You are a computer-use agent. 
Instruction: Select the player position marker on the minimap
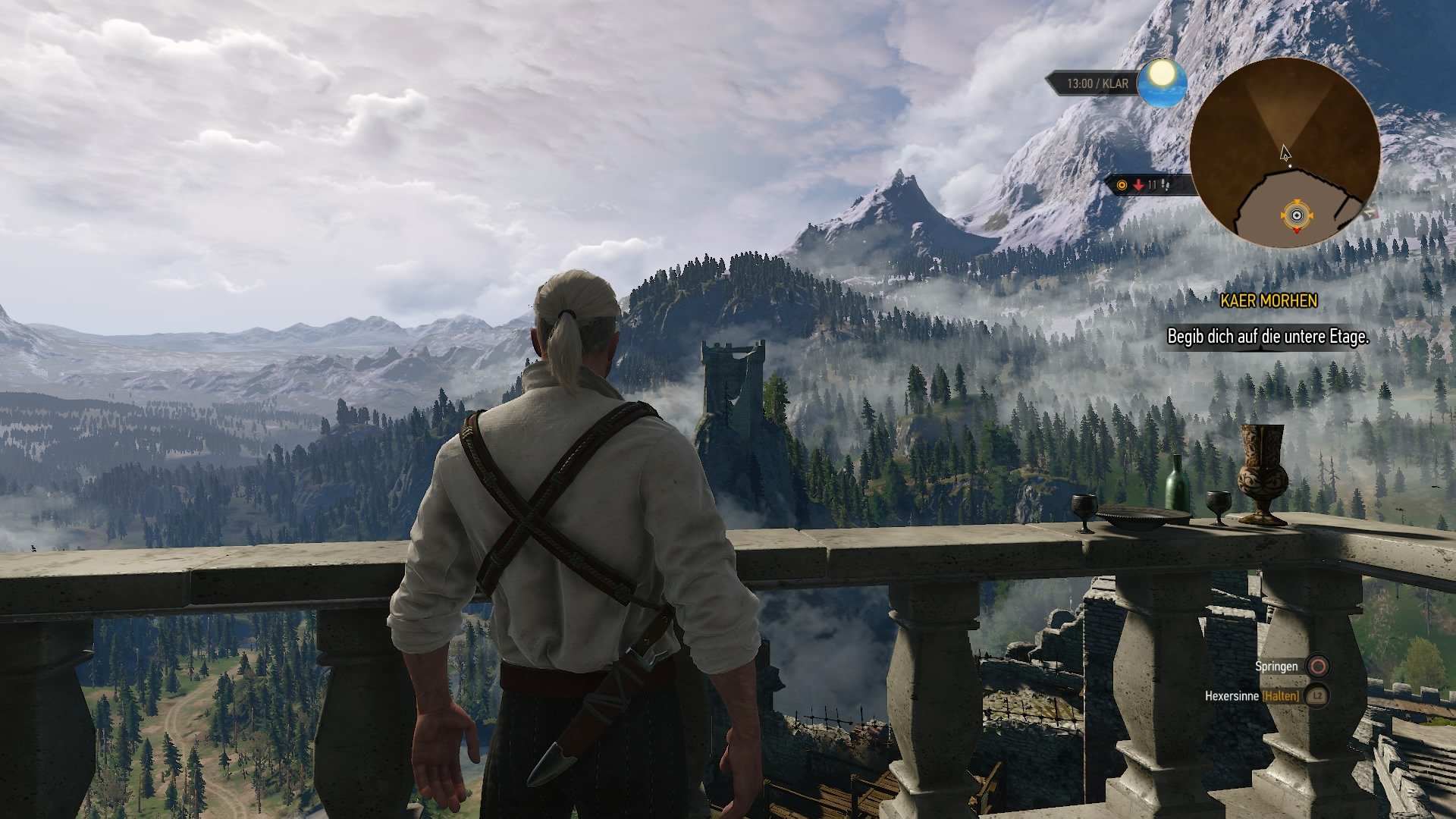(1298, 215)
